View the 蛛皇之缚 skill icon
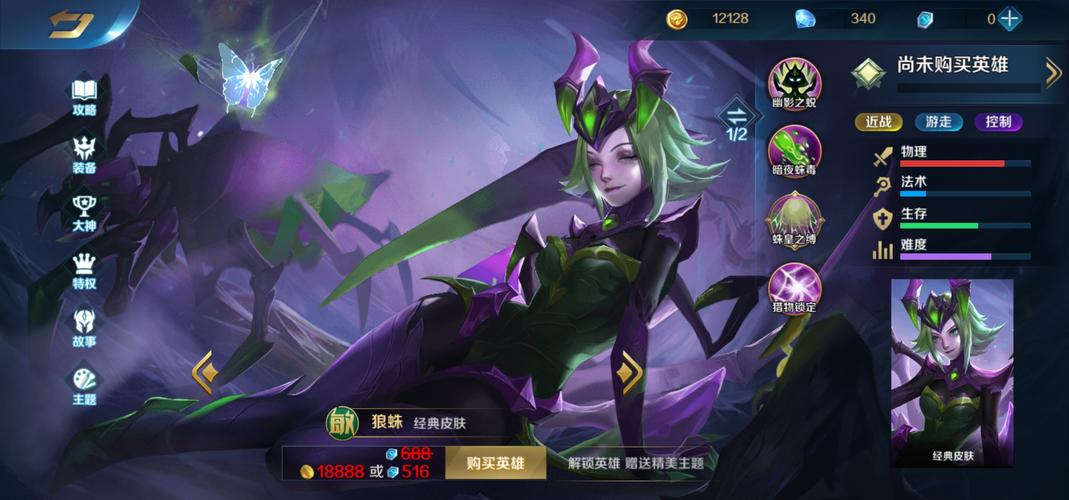Image resolution: width=1069 pixels, height=500 pixels. tap(794, 220)
